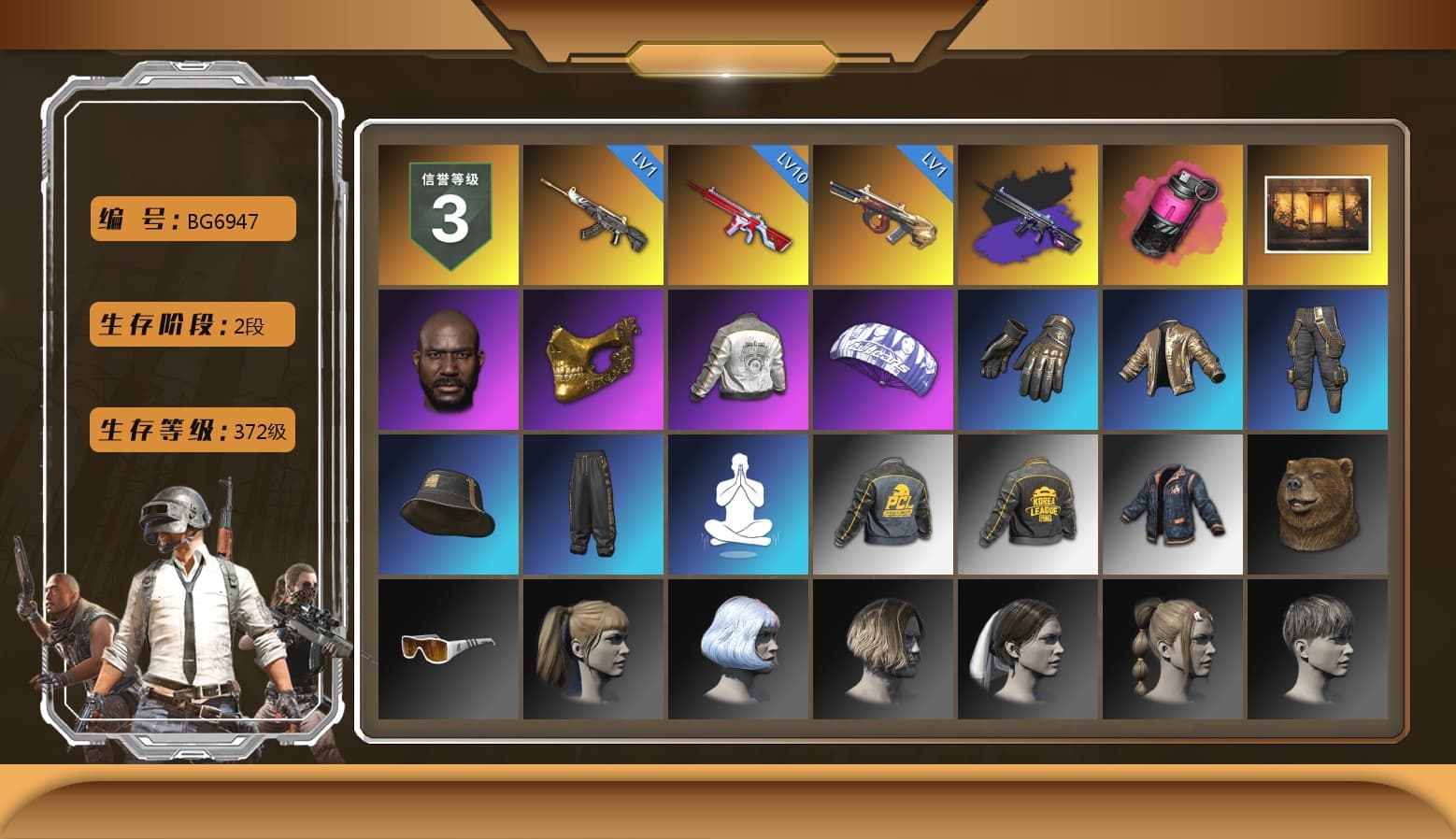The height and width of the screenshot is (839, 1456).
Task: Open the pink grenade skin
Action: (1174, 215)
